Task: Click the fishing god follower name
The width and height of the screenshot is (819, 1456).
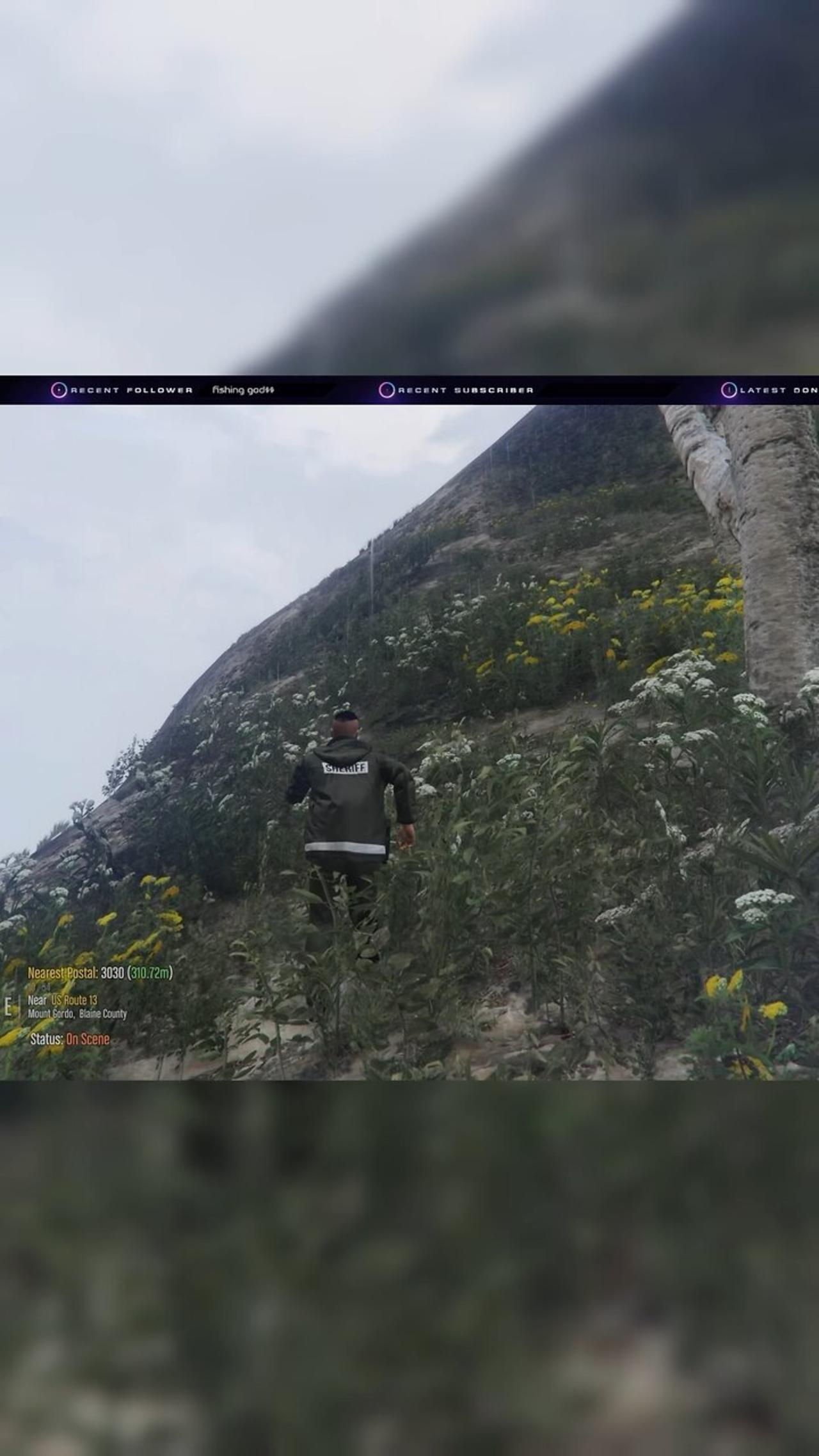Action: click(x=243, y=390)
